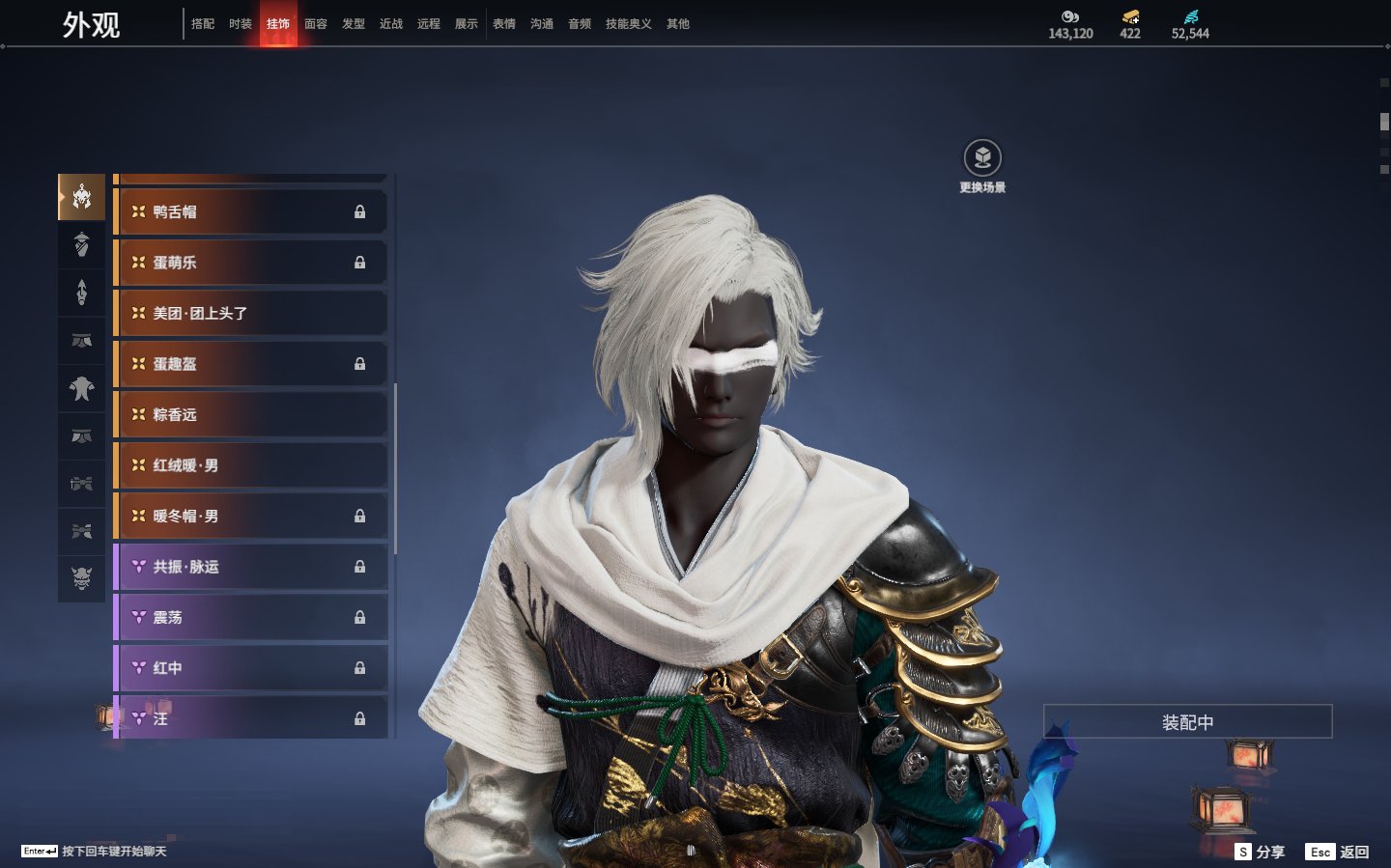This screenshot has width=1391, height=868.
Task: Open the 时装 tab
Action: 241,24
